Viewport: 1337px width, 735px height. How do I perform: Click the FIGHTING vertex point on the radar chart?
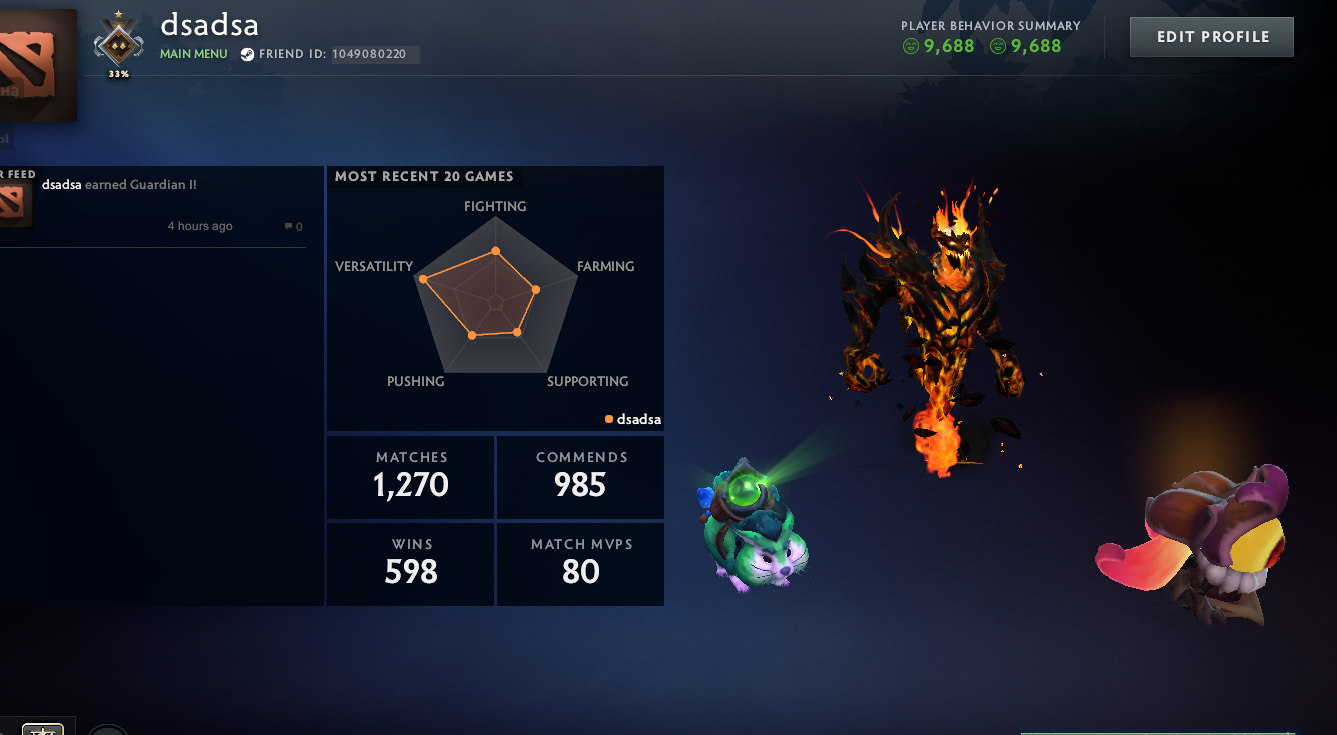tap(495, 252)
